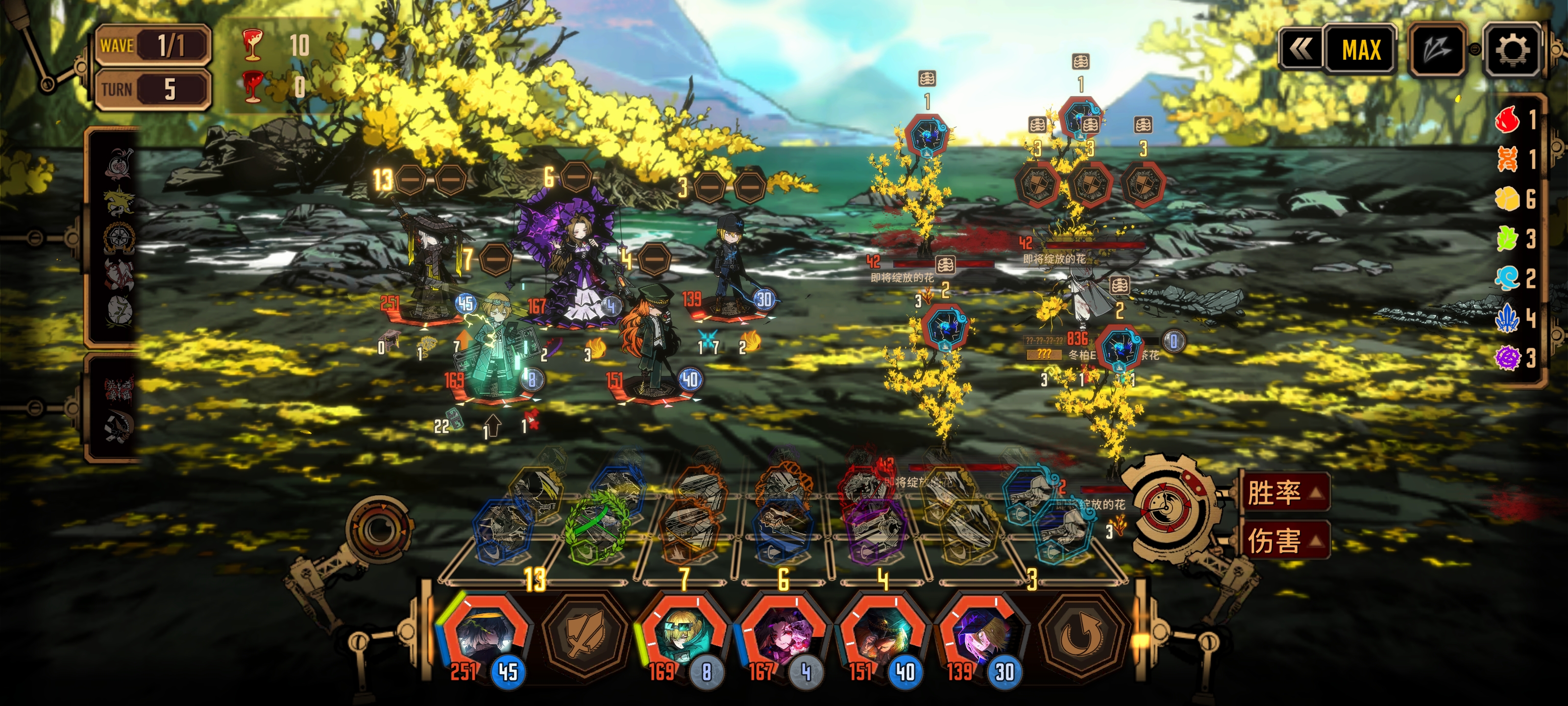Inspect the cracked stone gift icon

tap(118, 309)
